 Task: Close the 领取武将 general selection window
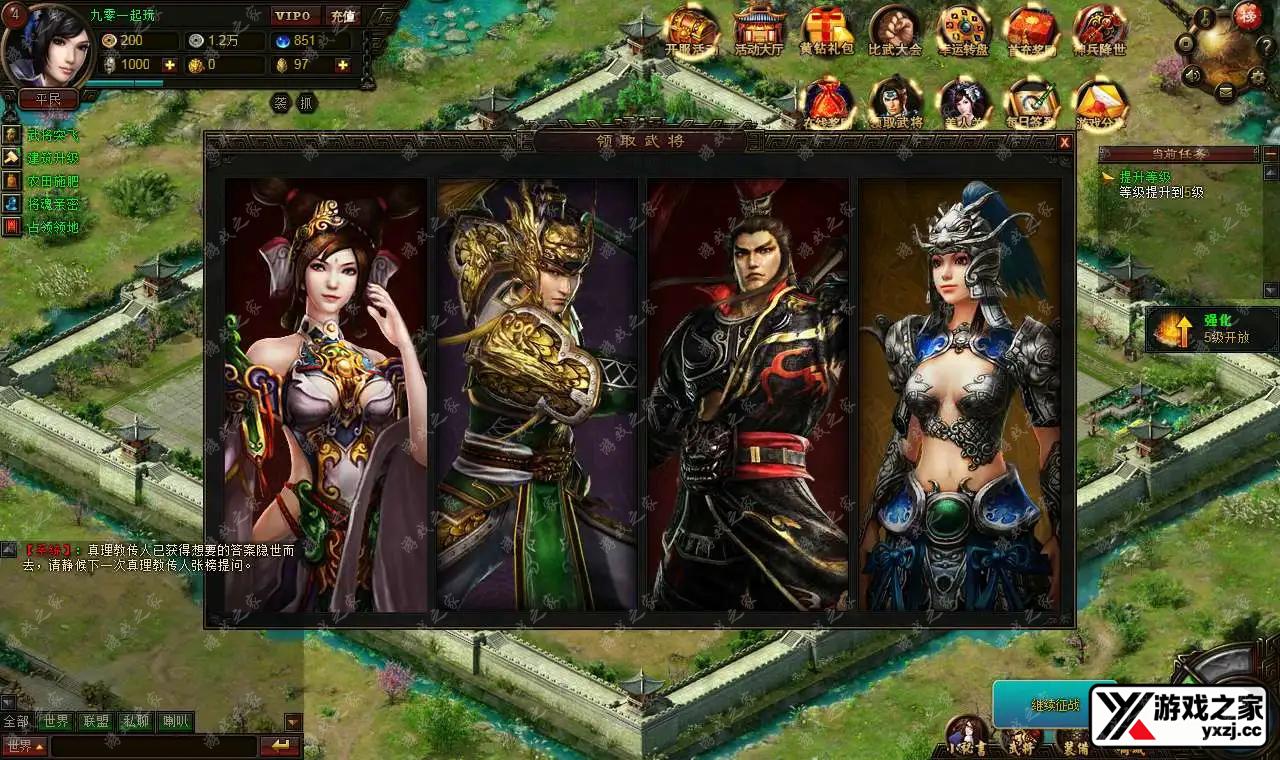1065,142
